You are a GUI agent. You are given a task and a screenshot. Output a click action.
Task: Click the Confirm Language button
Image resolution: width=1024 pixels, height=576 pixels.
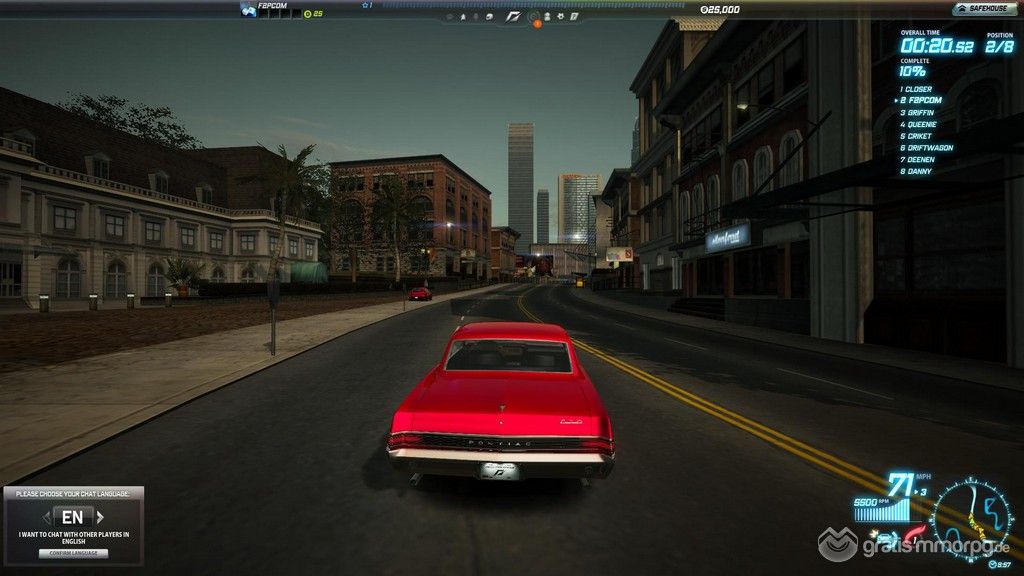pyautogui.click(x=73, y=553)
